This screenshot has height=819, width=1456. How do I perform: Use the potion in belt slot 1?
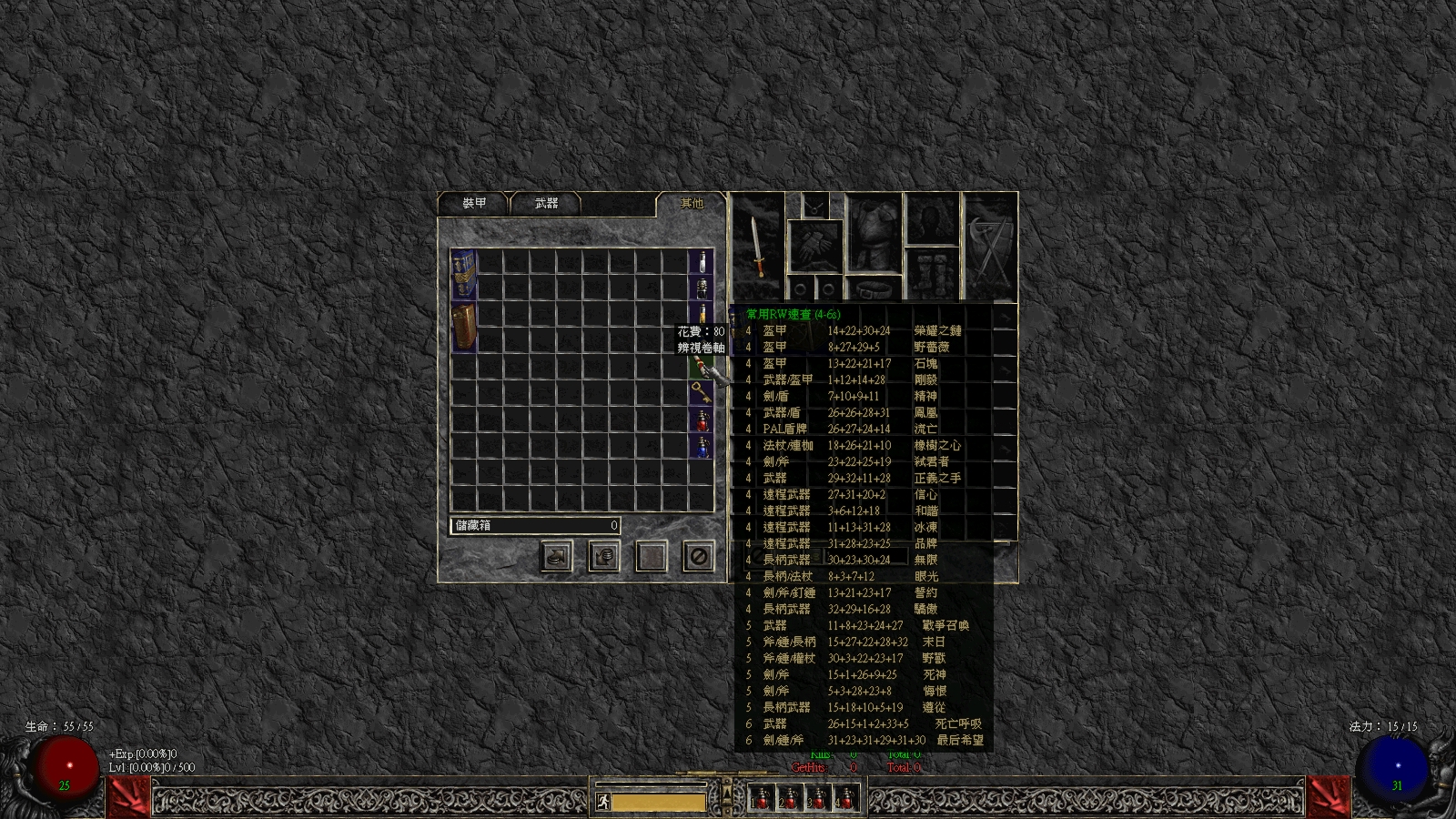click(x=763, y=798)
